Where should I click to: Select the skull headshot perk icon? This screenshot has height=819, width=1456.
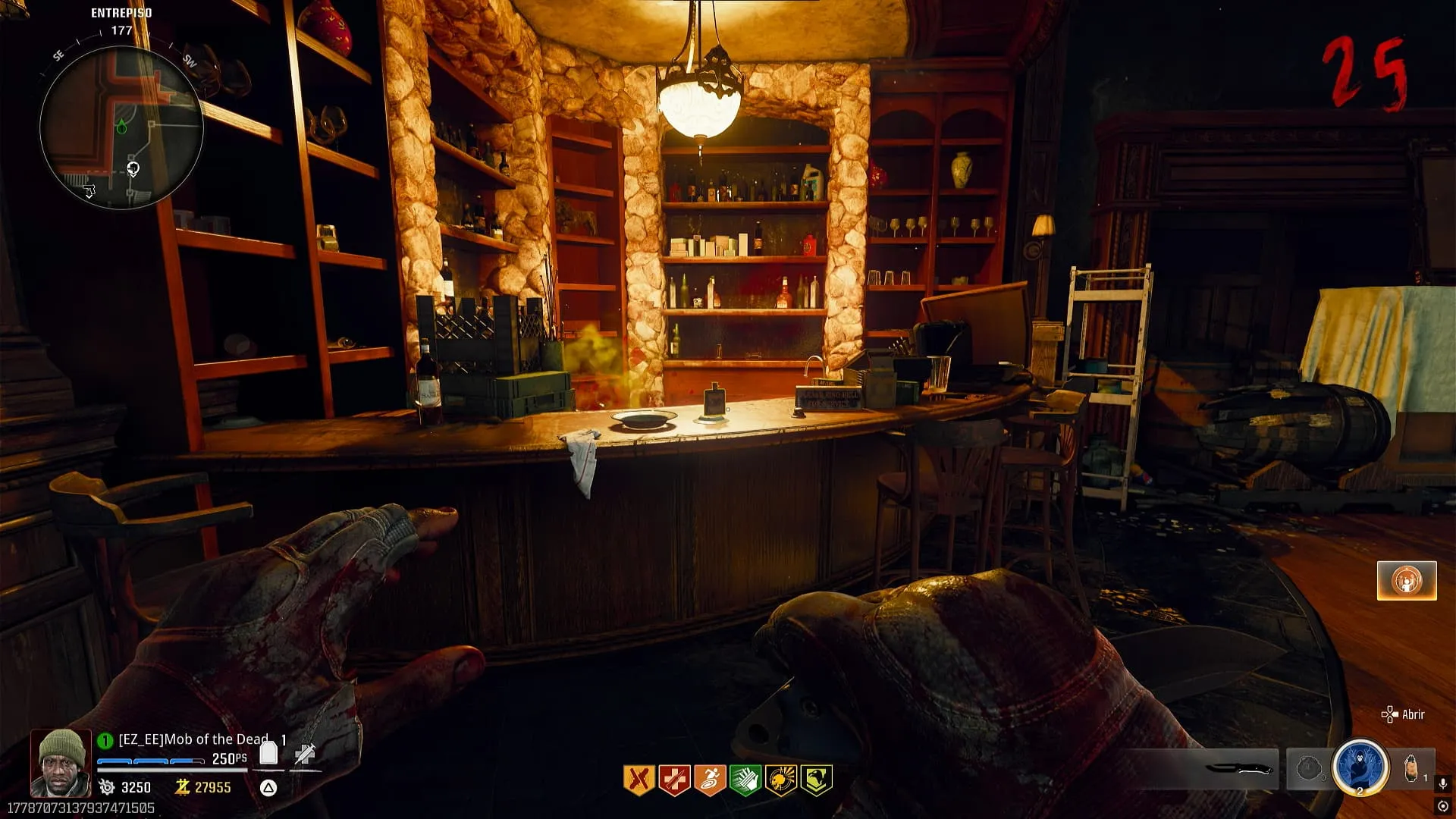[x=780, y=780]
